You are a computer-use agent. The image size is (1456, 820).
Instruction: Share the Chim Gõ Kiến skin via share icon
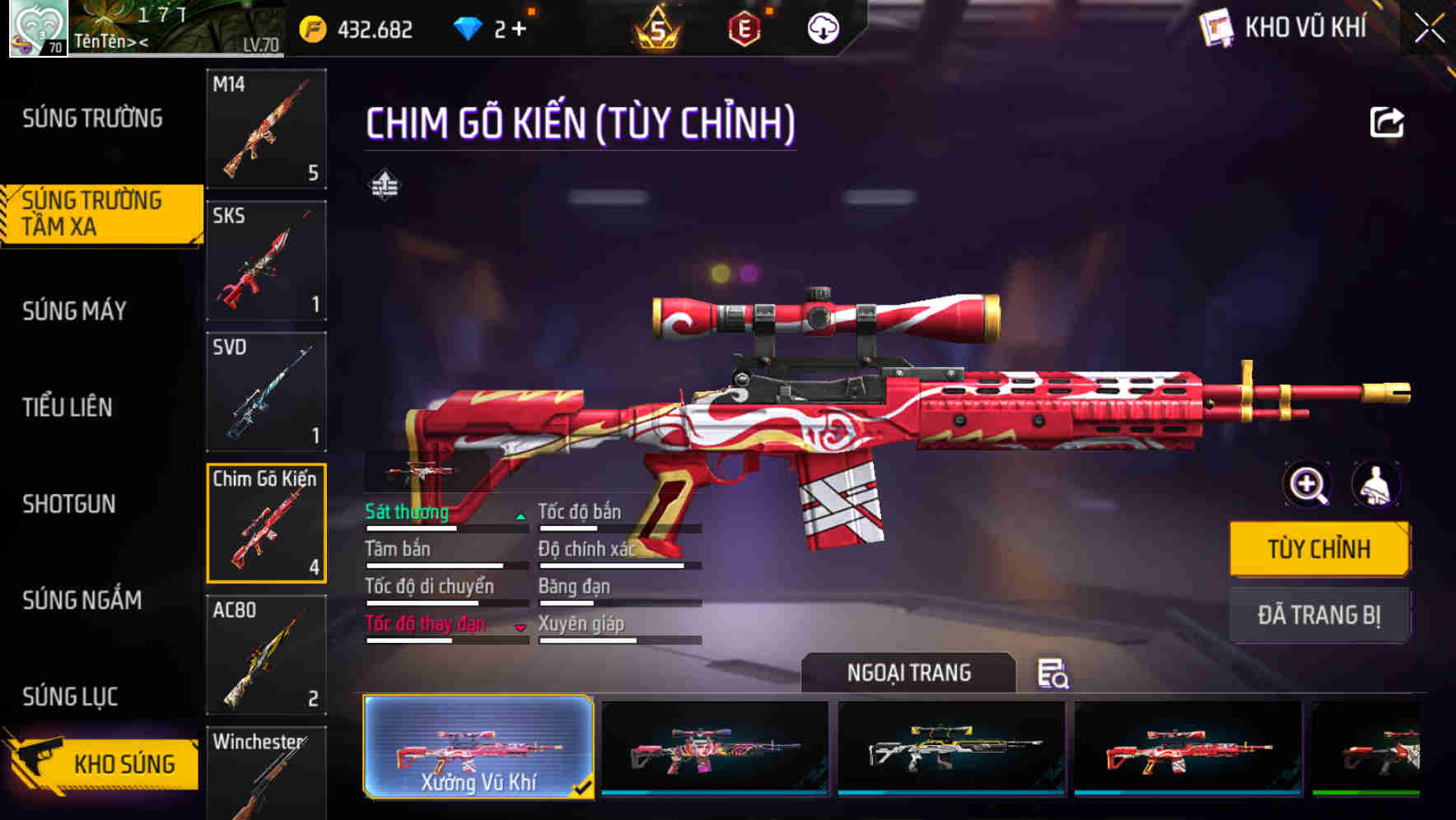click(x=1387, y=122)
